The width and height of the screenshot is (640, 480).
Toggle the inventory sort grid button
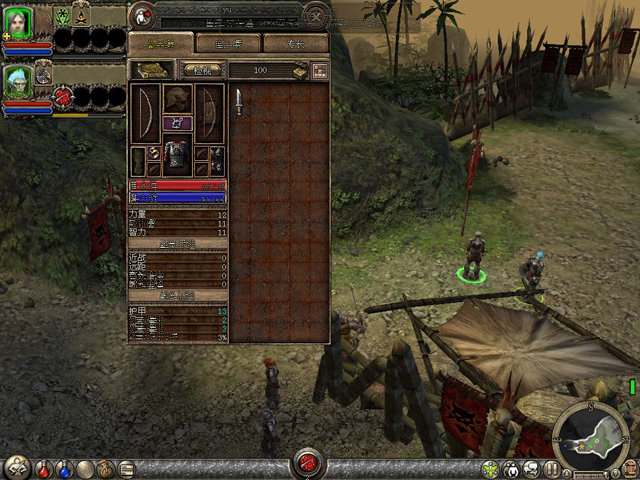click(x=320, y=70)
